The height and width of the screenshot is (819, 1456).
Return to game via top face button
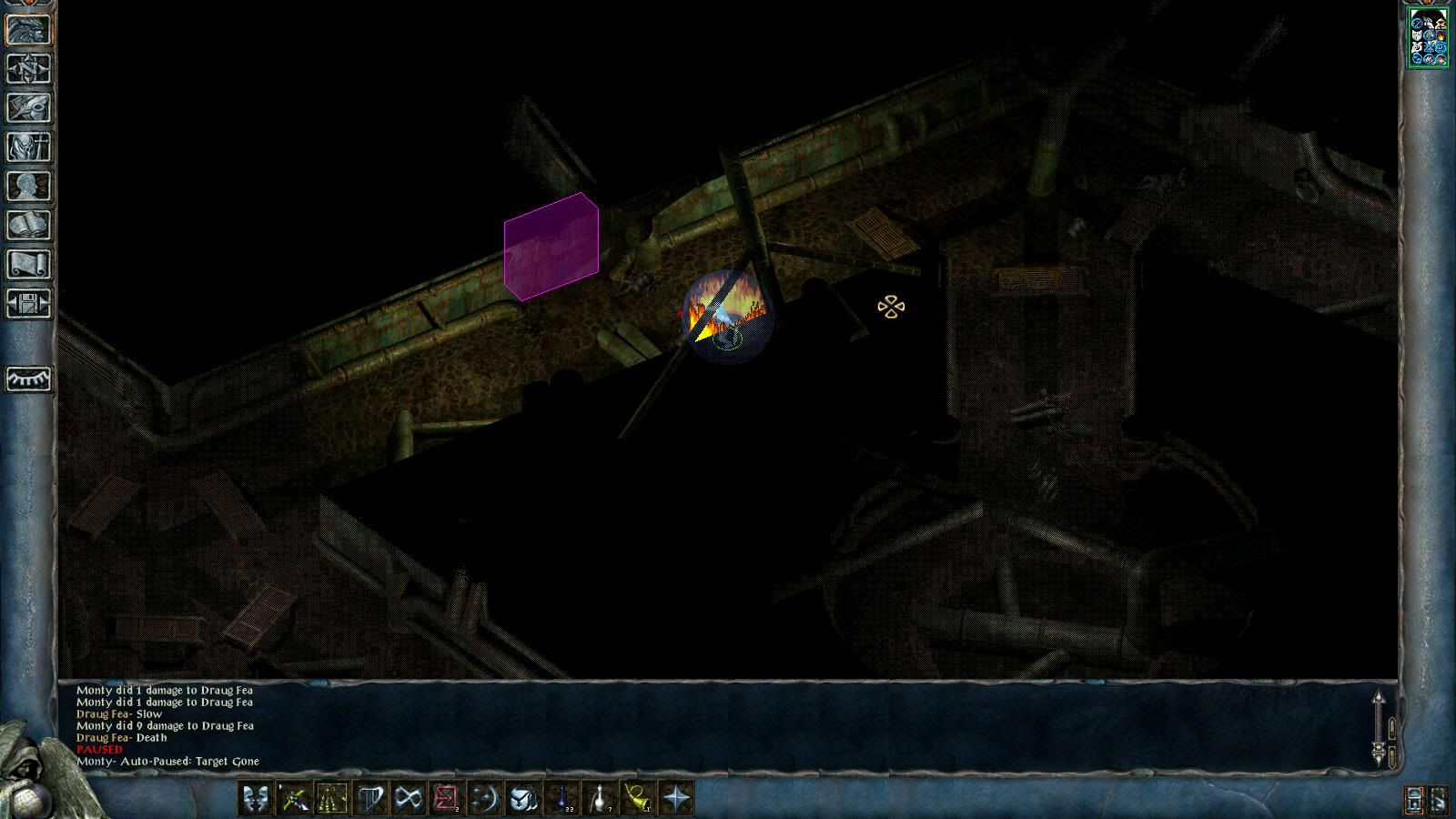(29, 30)
